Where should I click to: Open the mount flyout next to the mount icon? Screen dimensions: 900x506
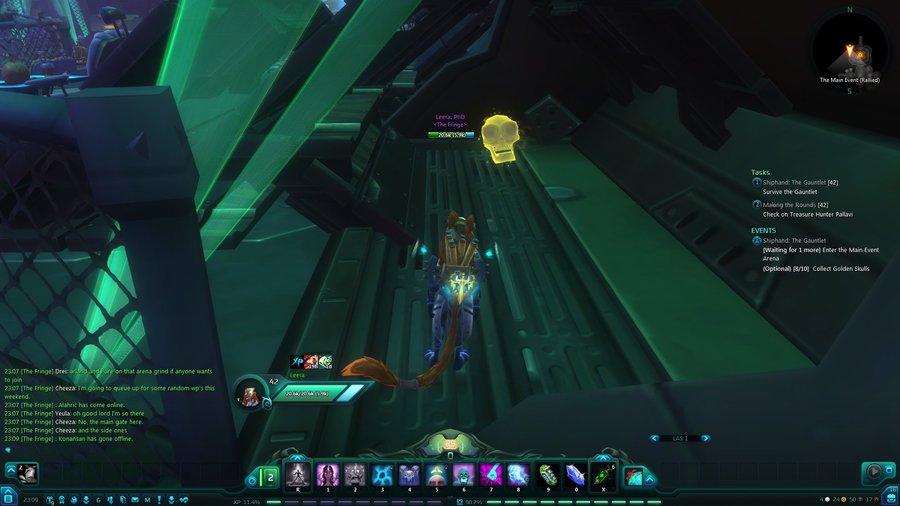(x=650, y=478)
